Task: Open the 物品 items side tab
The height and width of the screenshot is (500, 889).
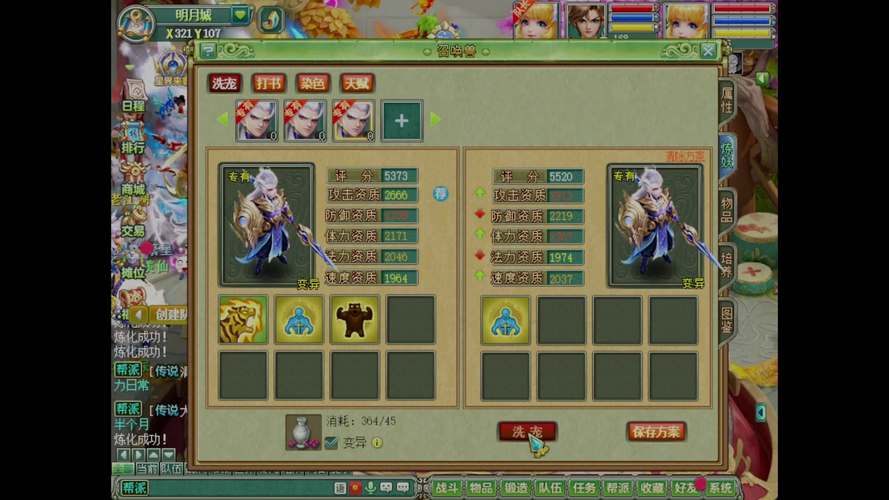Action: point(727,210)
